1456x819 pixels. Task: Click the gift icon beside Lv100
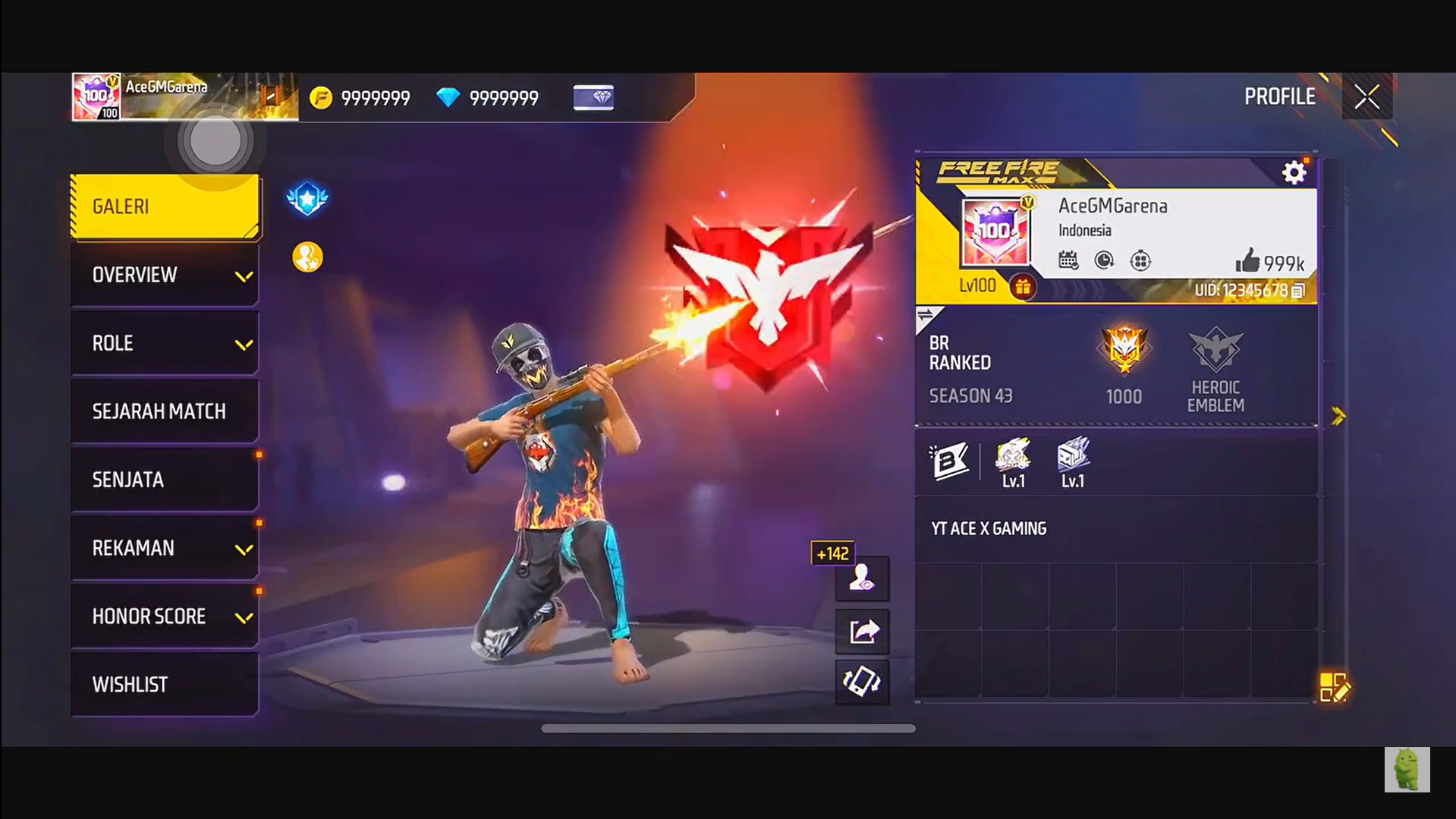point(1024,287)
